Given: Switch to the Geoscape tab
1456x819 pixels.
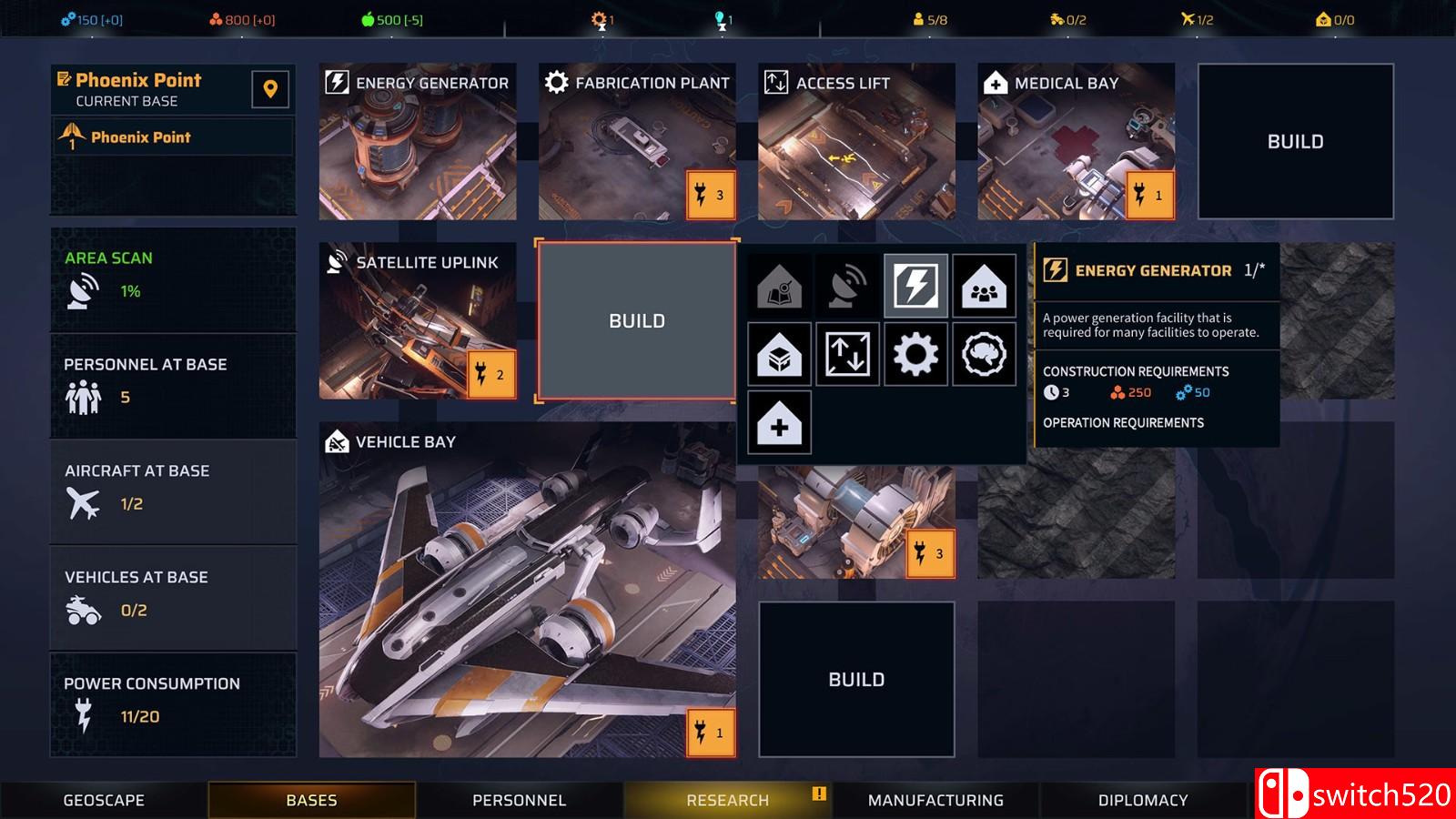Looking at the screenshot, I should (104, 800).
